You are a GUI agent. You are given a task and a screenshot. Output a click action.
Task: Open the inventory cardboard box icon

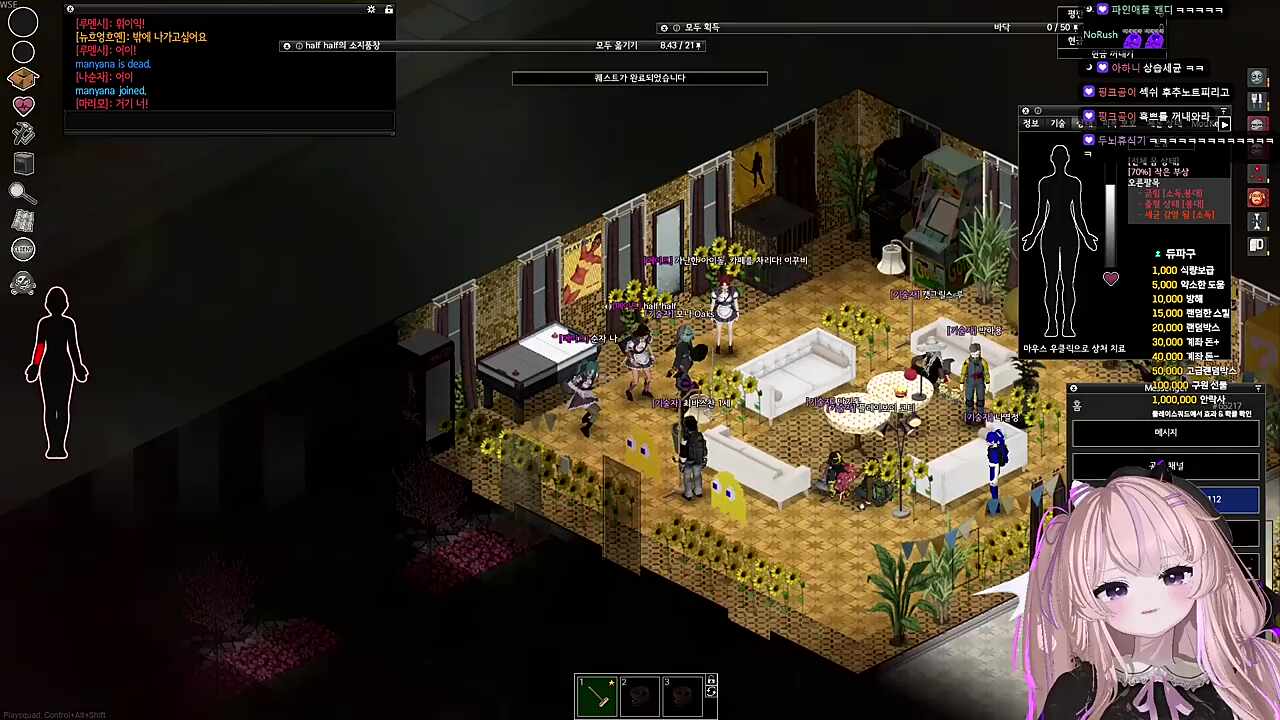[x=23, y=78]
